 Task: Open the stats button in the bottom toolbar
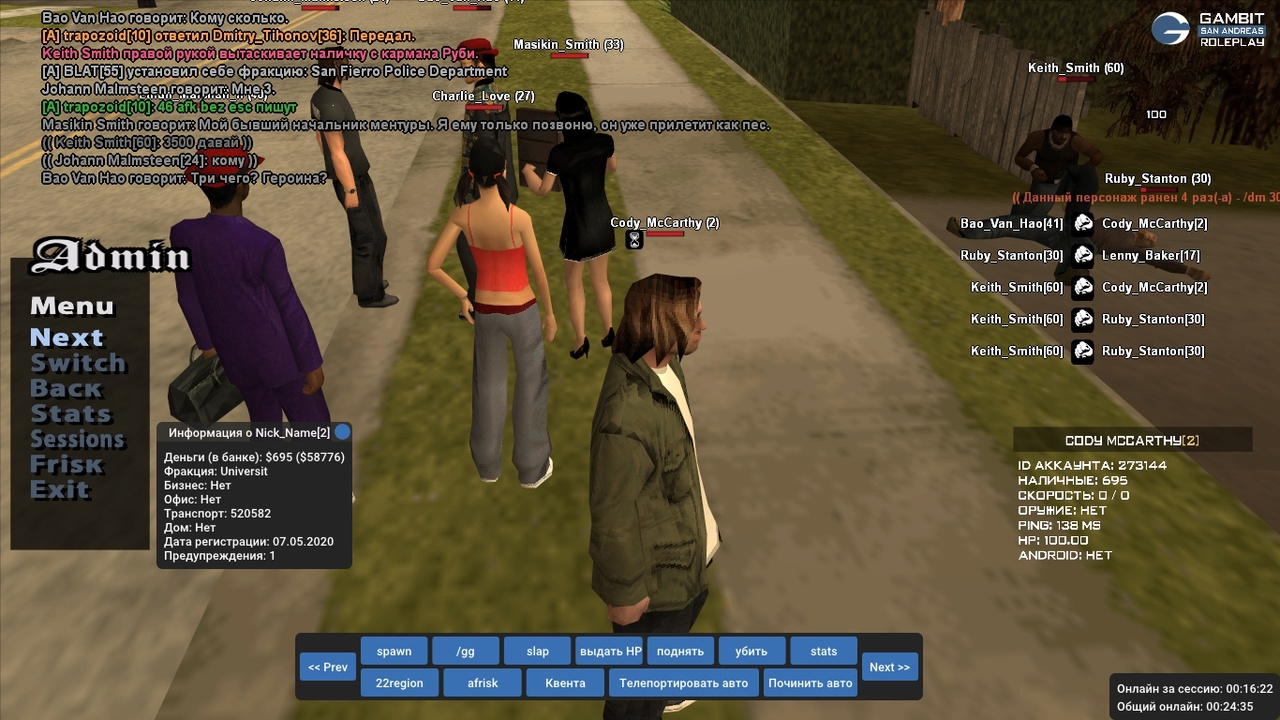tap(823, 651)
